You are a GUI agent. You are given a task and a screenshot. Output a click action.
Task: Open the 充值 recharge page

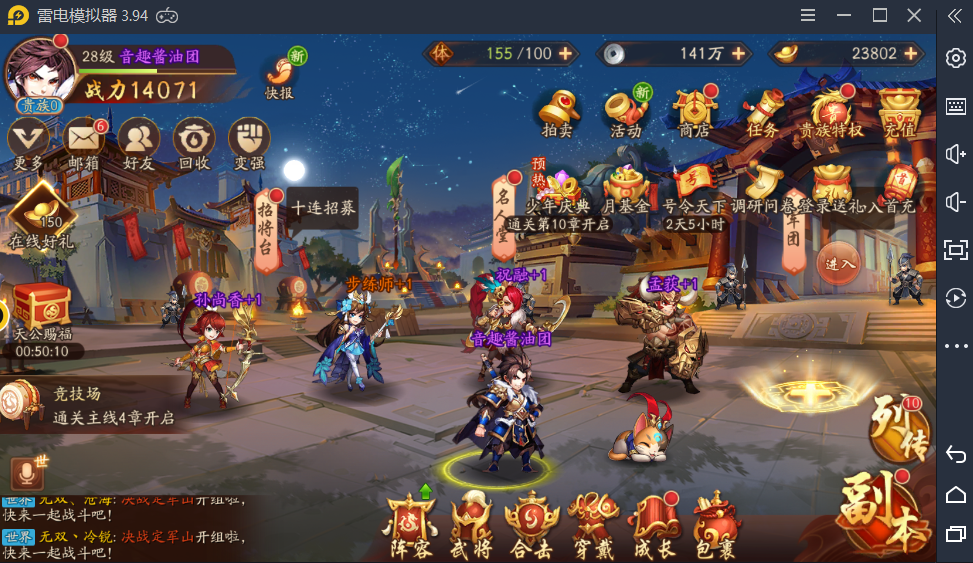(899, 110)
